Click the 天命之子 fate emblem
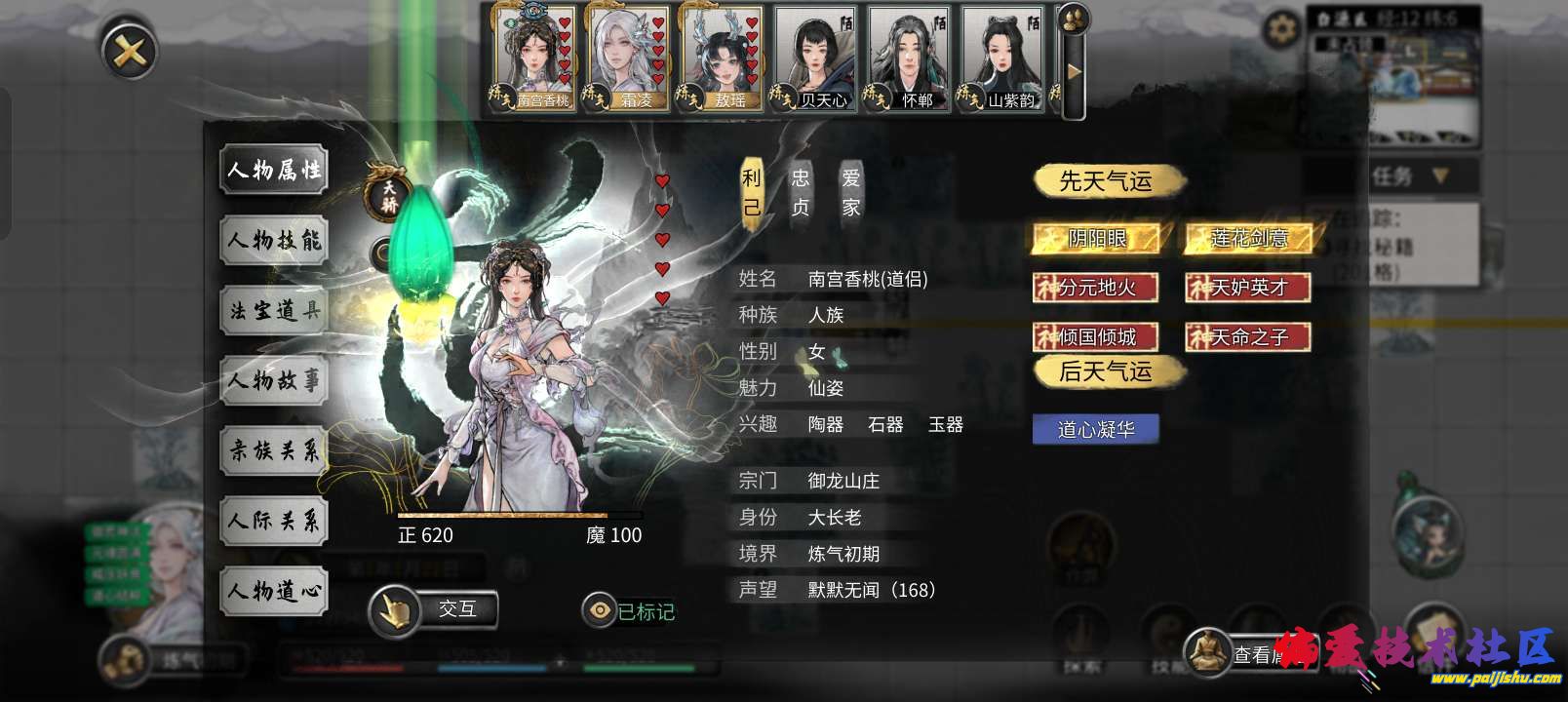 (x=1248, y=337)
